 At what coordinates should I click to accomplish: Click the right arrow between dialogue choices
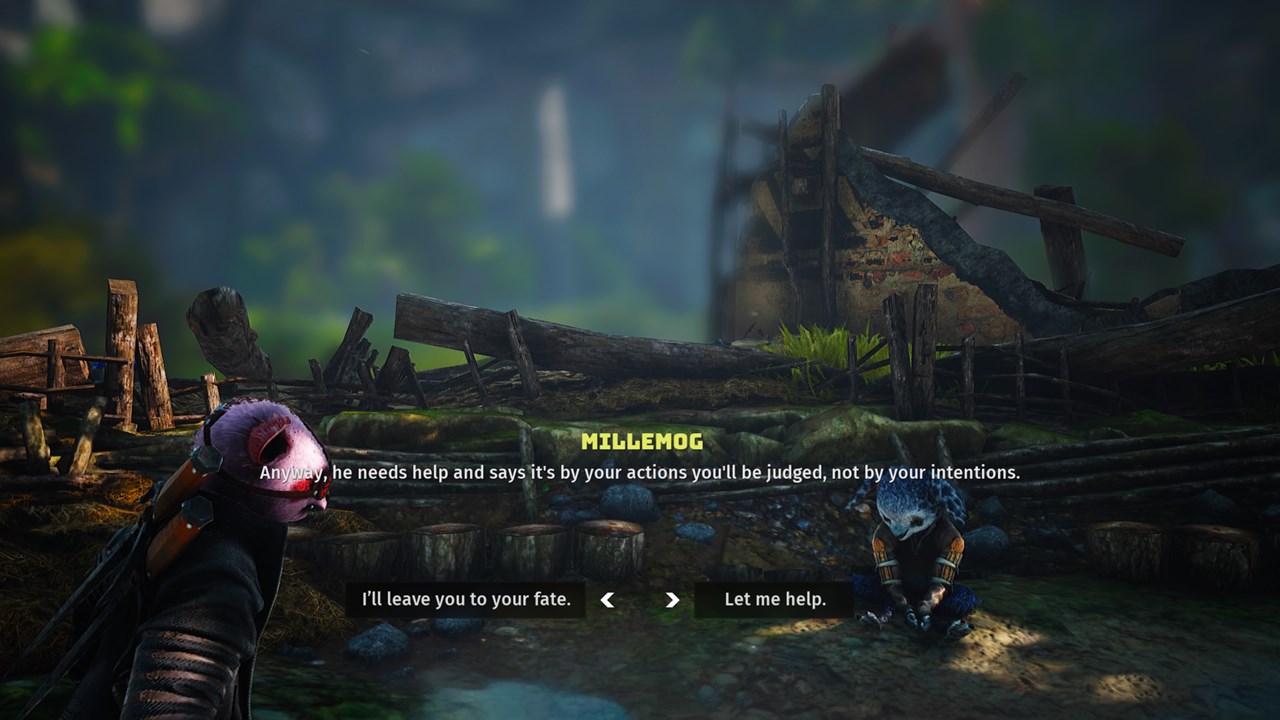(x=672, y=600)
